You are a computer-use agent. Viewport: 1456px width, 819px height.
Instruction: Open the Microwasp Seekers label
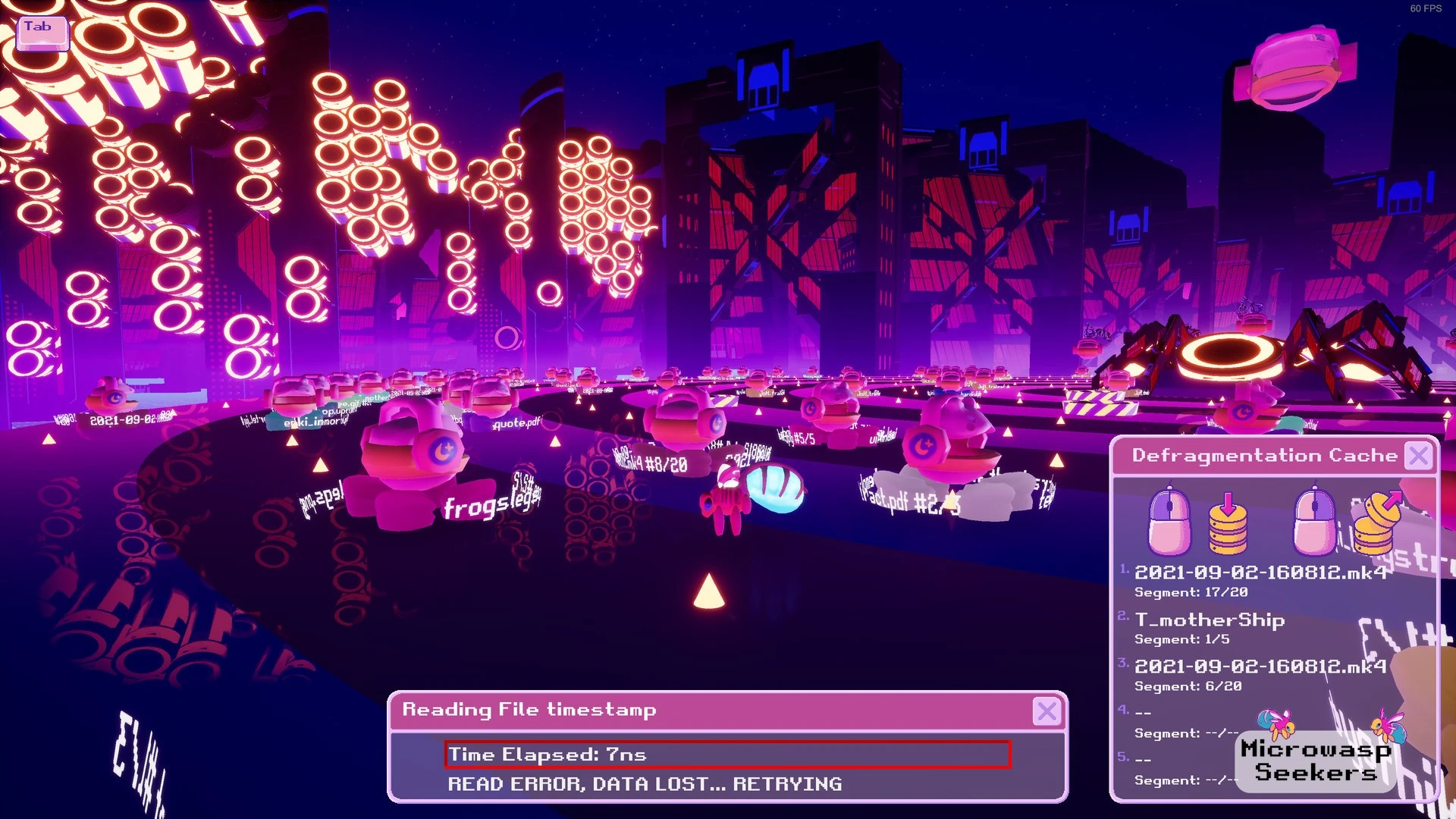coord(1316,761)
